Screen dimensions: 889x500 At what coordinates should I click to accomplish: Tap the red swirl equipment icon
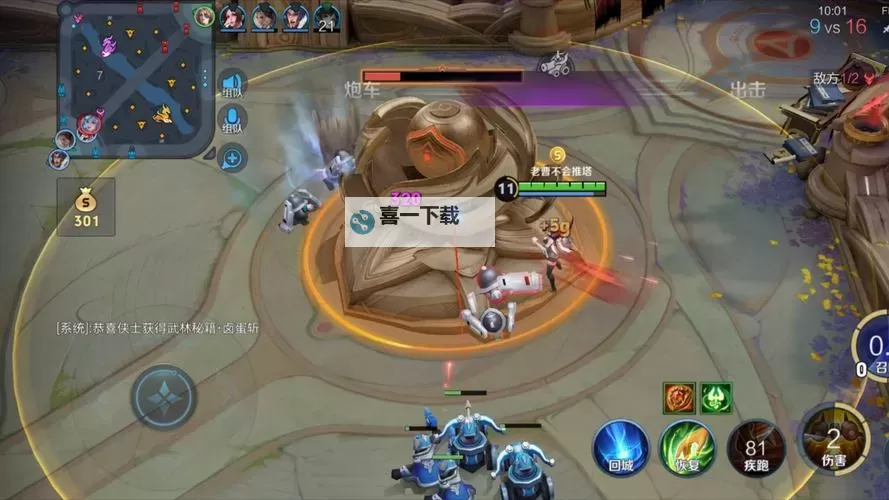[679, 397]
